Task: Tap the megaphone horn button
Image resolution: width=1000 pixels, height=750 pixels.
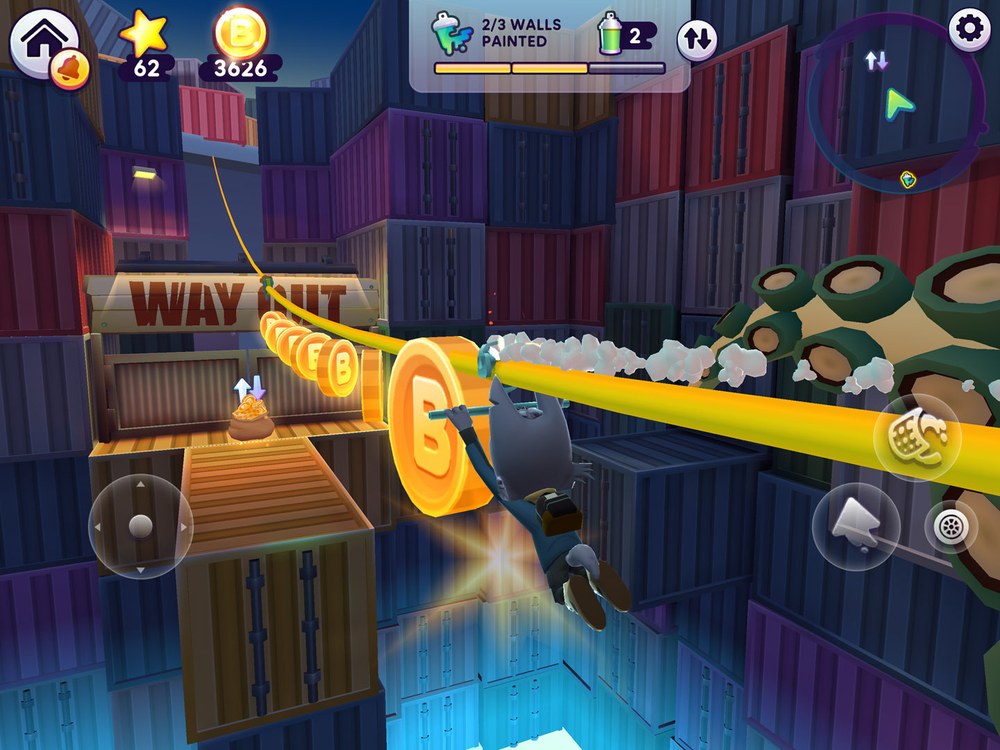Action: pos(855,525)
